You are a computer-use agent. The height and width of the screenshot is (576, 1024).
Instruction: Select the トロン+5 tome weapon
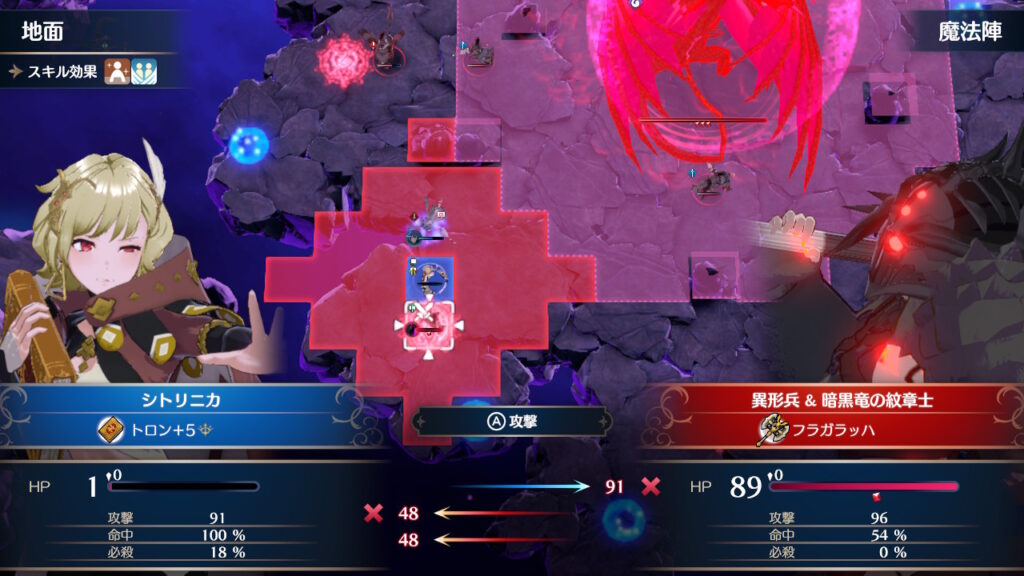(x=157, y=430)
